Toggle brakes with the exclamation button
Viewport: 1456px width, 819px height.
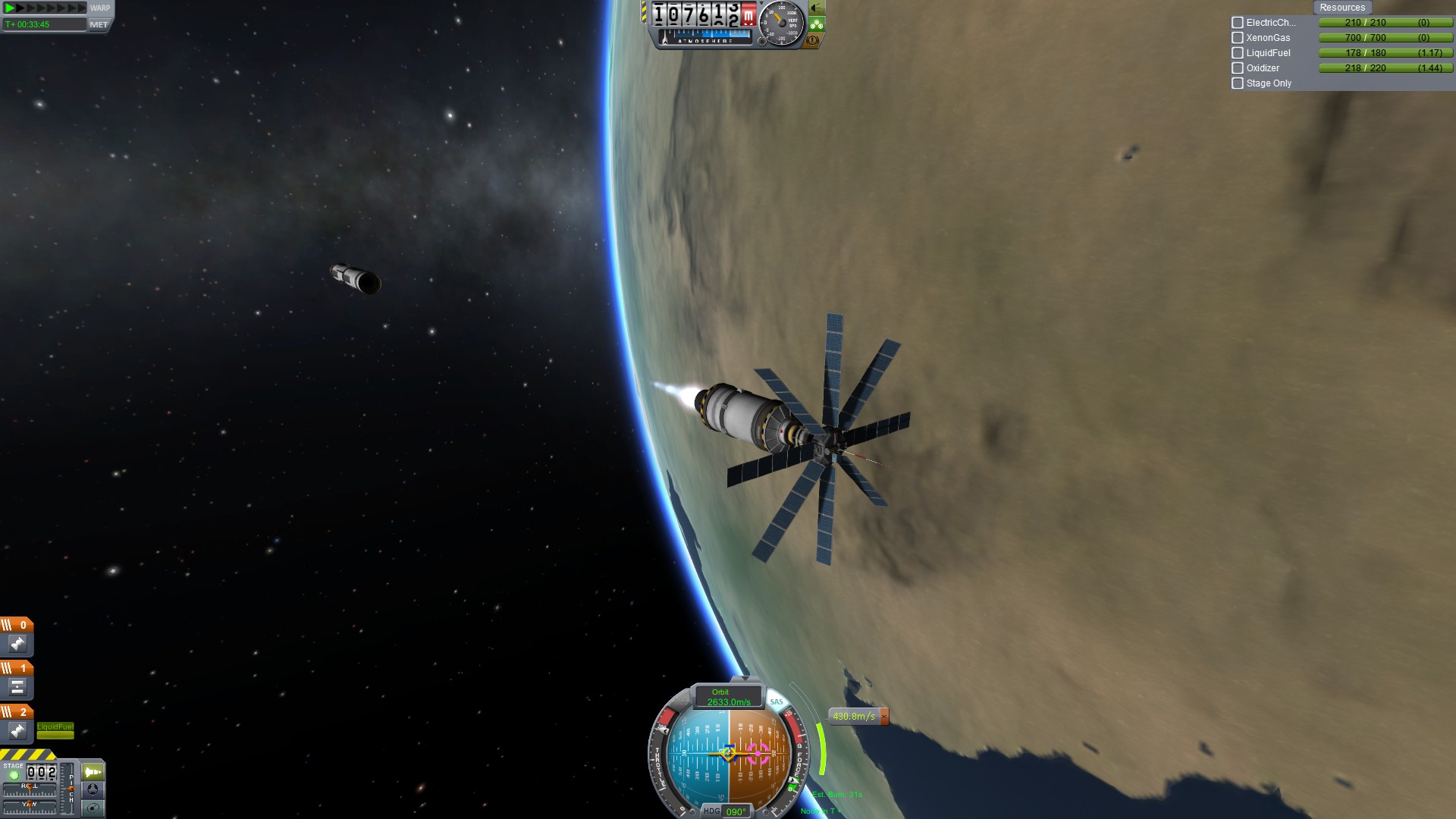[813, 40]
